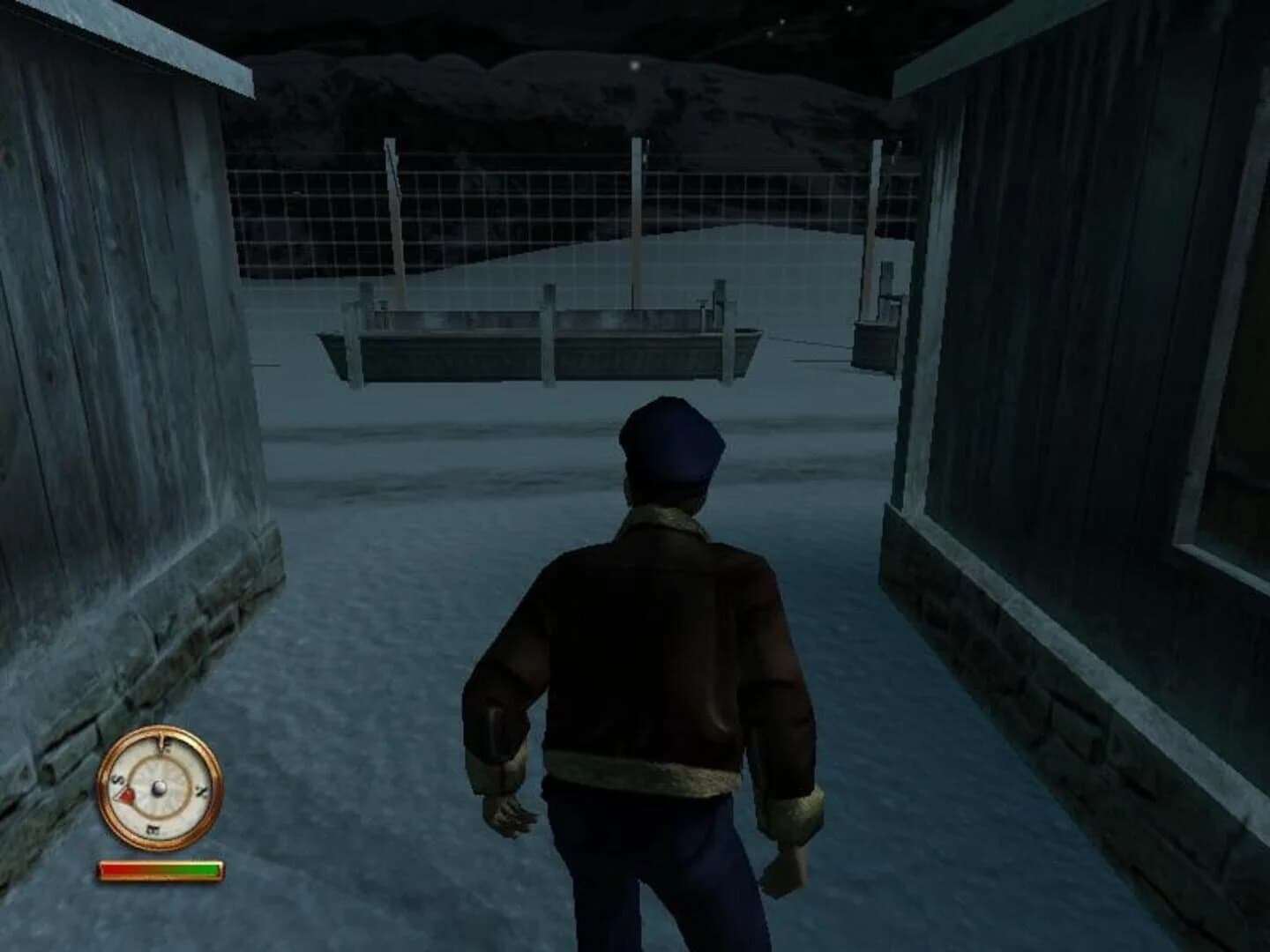Select the red compass needle

pos(125,796)
